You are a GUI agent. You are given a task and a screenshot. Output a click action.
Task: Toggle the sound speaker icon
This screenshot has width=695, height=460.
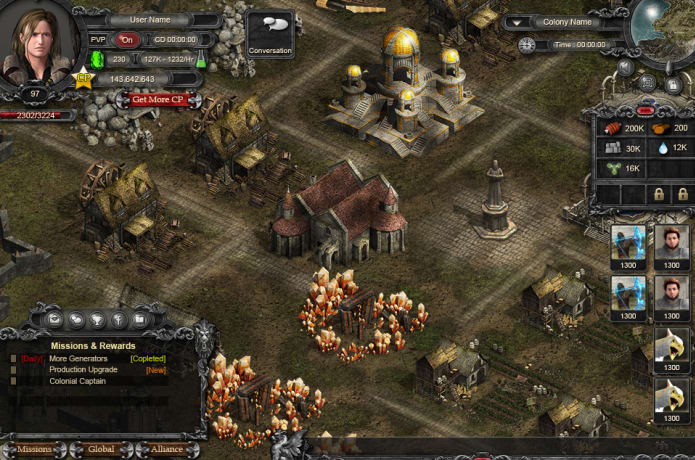tap(625, 68)
